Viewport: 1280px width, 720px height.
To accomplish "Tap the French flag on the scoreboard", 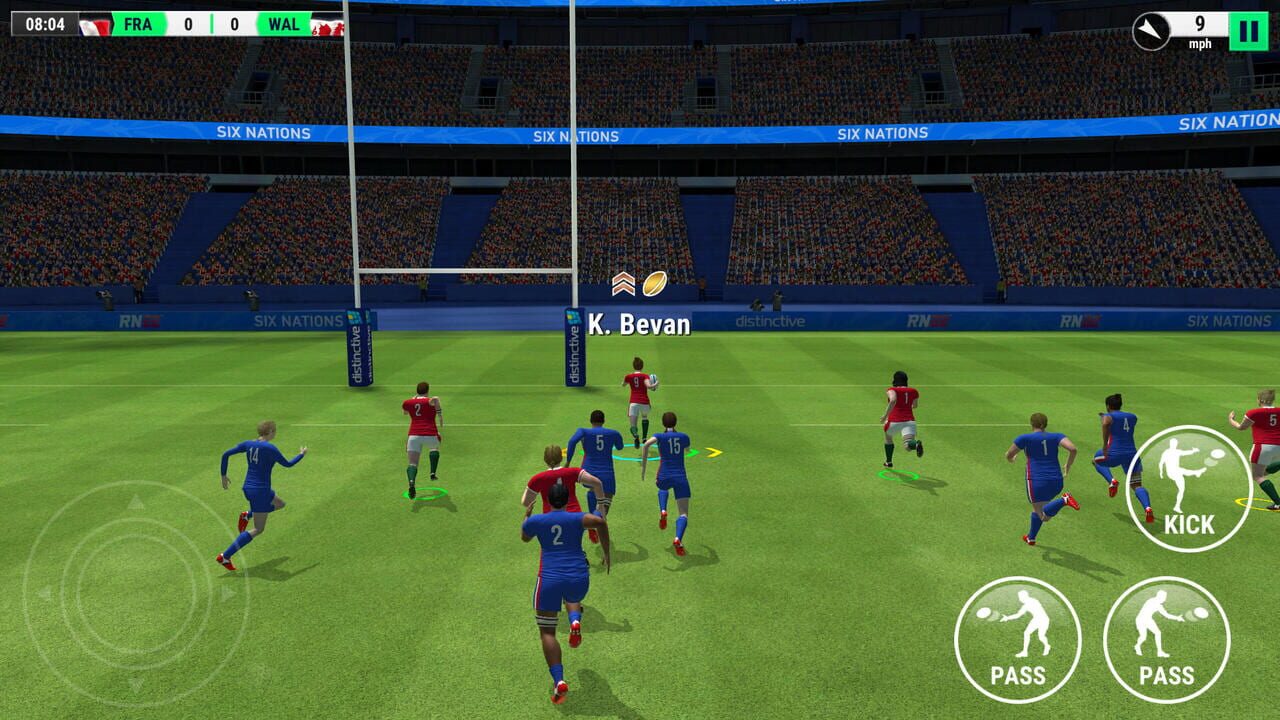I will [94, 24].
